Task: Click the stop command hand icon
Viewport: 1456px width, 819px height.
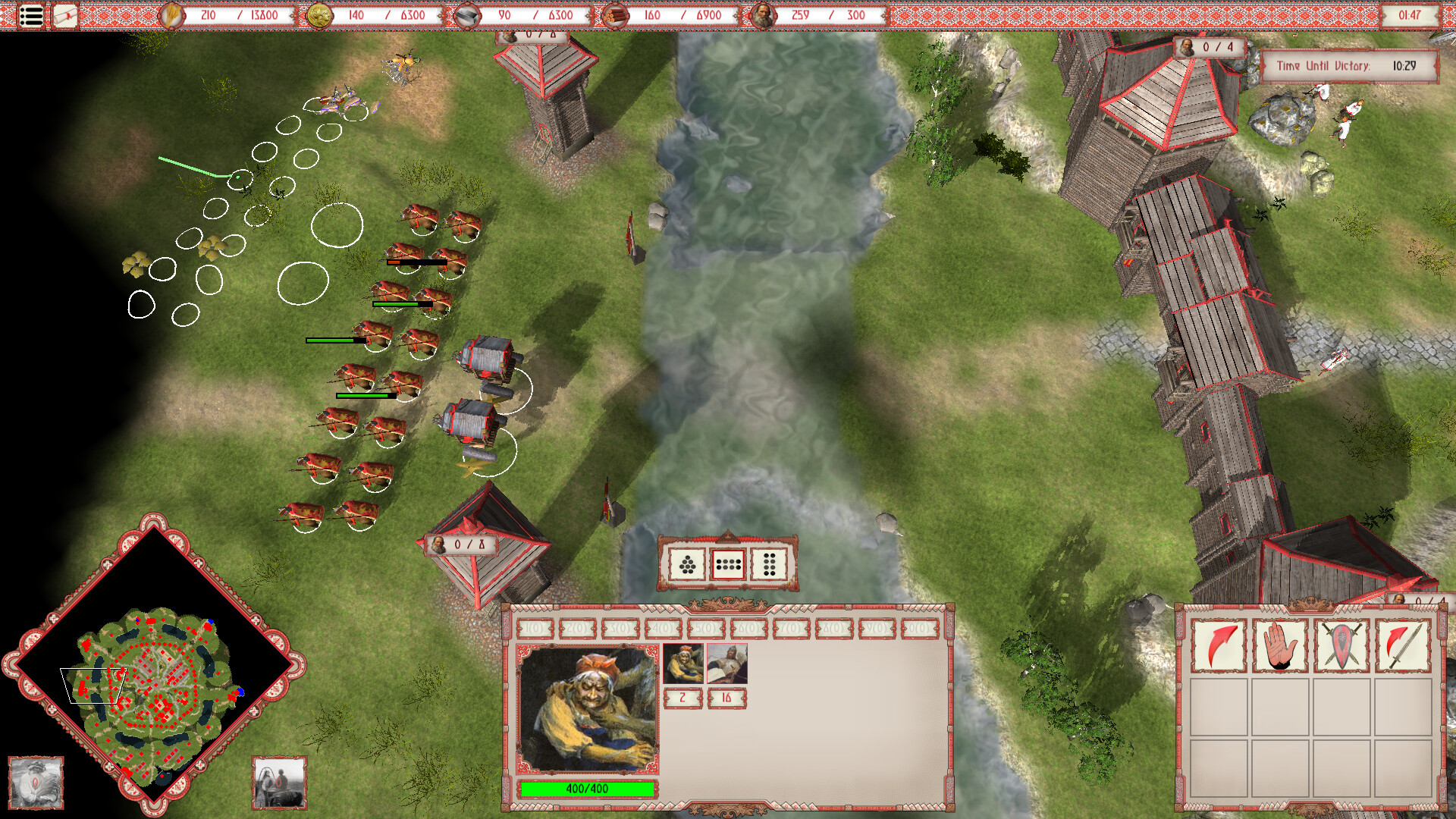Action: [1279, 643]
